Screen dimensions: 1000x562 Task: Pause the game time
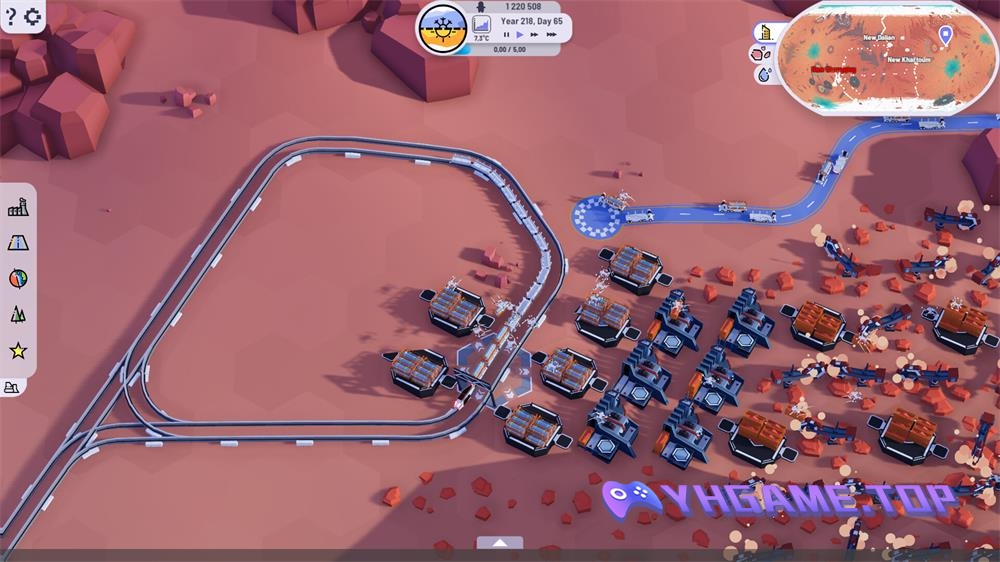pyautogui.click(x=506, y=35)
